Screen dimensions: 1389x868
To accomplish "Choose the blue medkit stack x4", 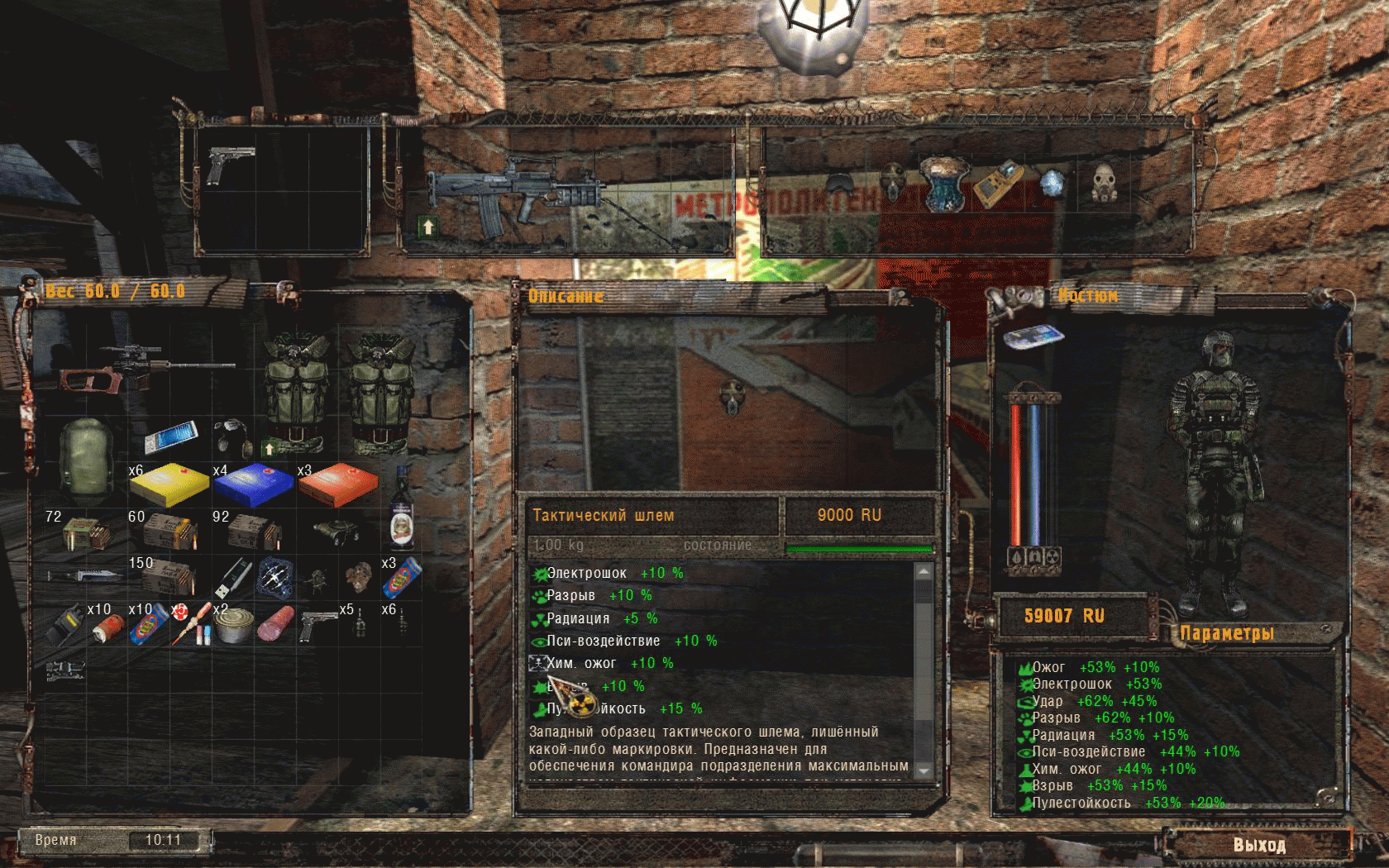I will tap(253, 484).
